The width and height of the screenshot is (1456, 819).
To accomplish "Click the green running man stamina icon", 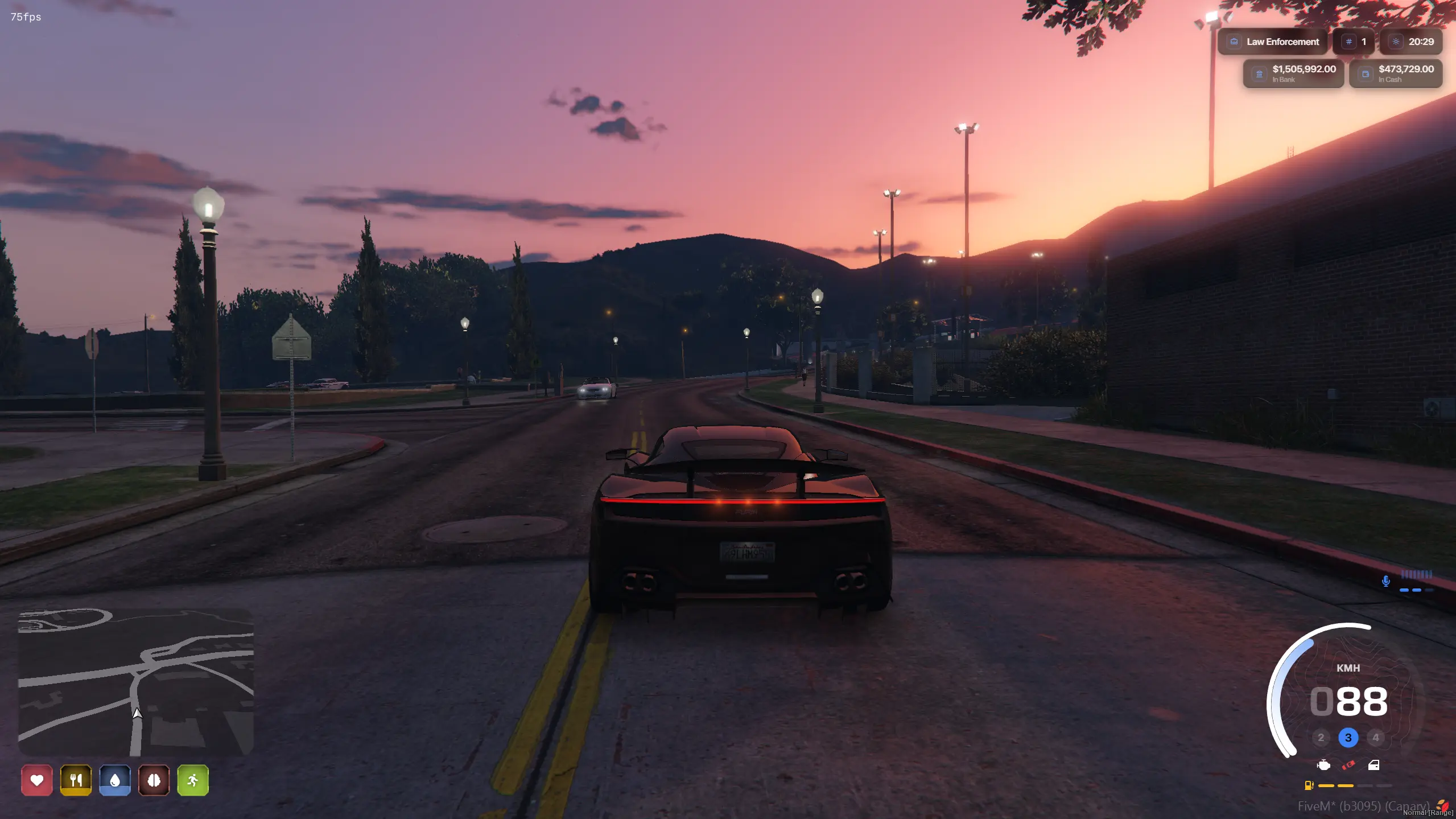I will pyautogui.click(x=193, y=780).
